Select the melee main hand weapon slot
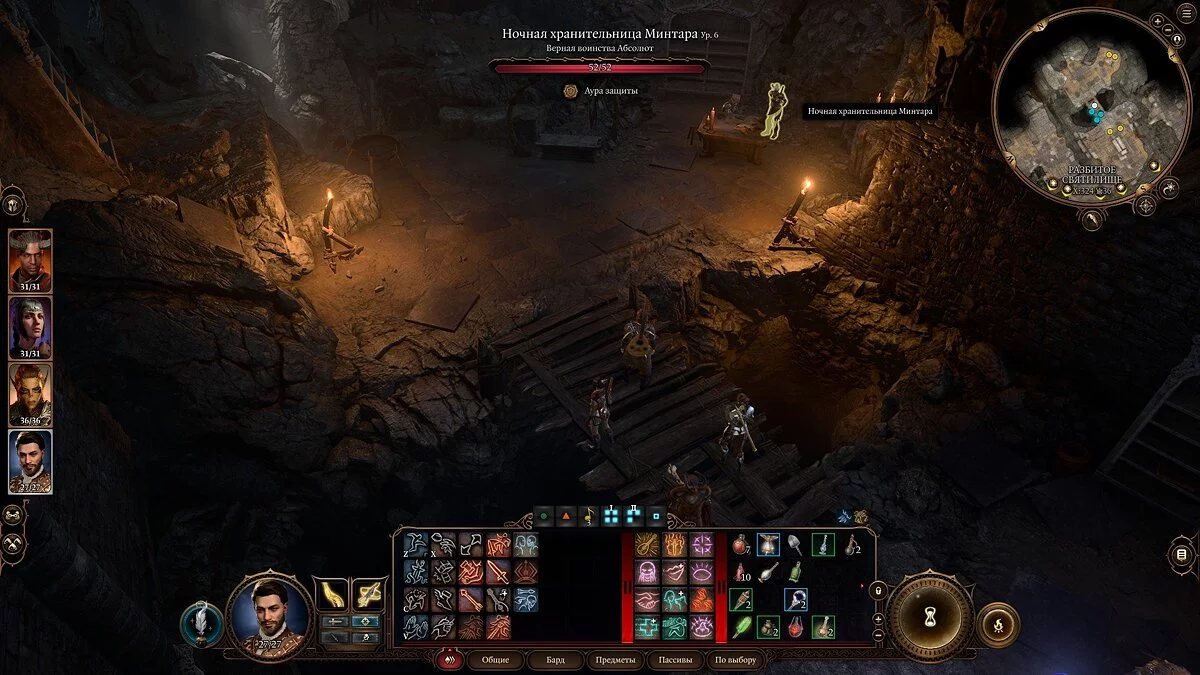 (331, 595)
